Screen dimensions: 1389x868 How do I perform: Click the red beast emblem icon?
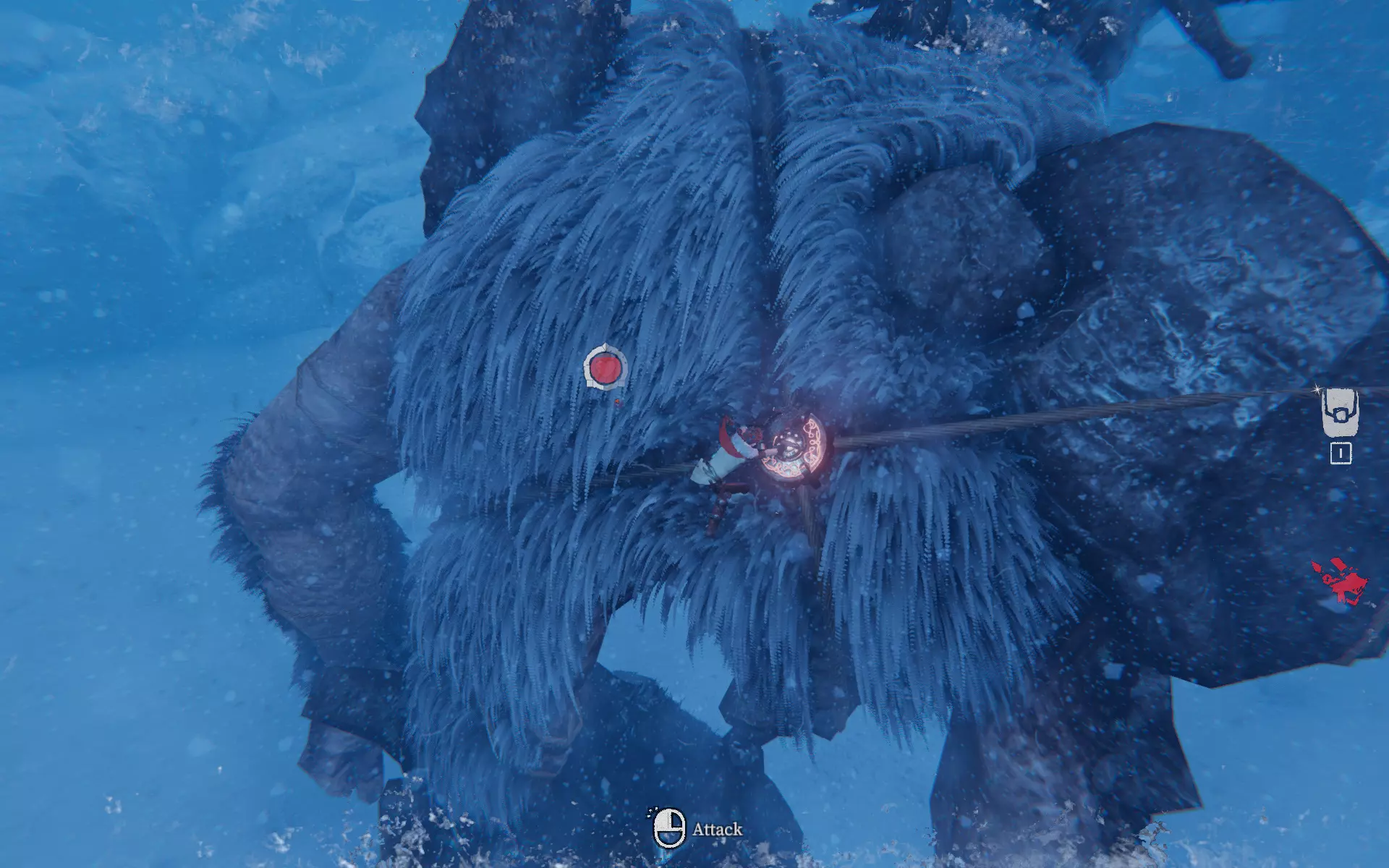1340,581
